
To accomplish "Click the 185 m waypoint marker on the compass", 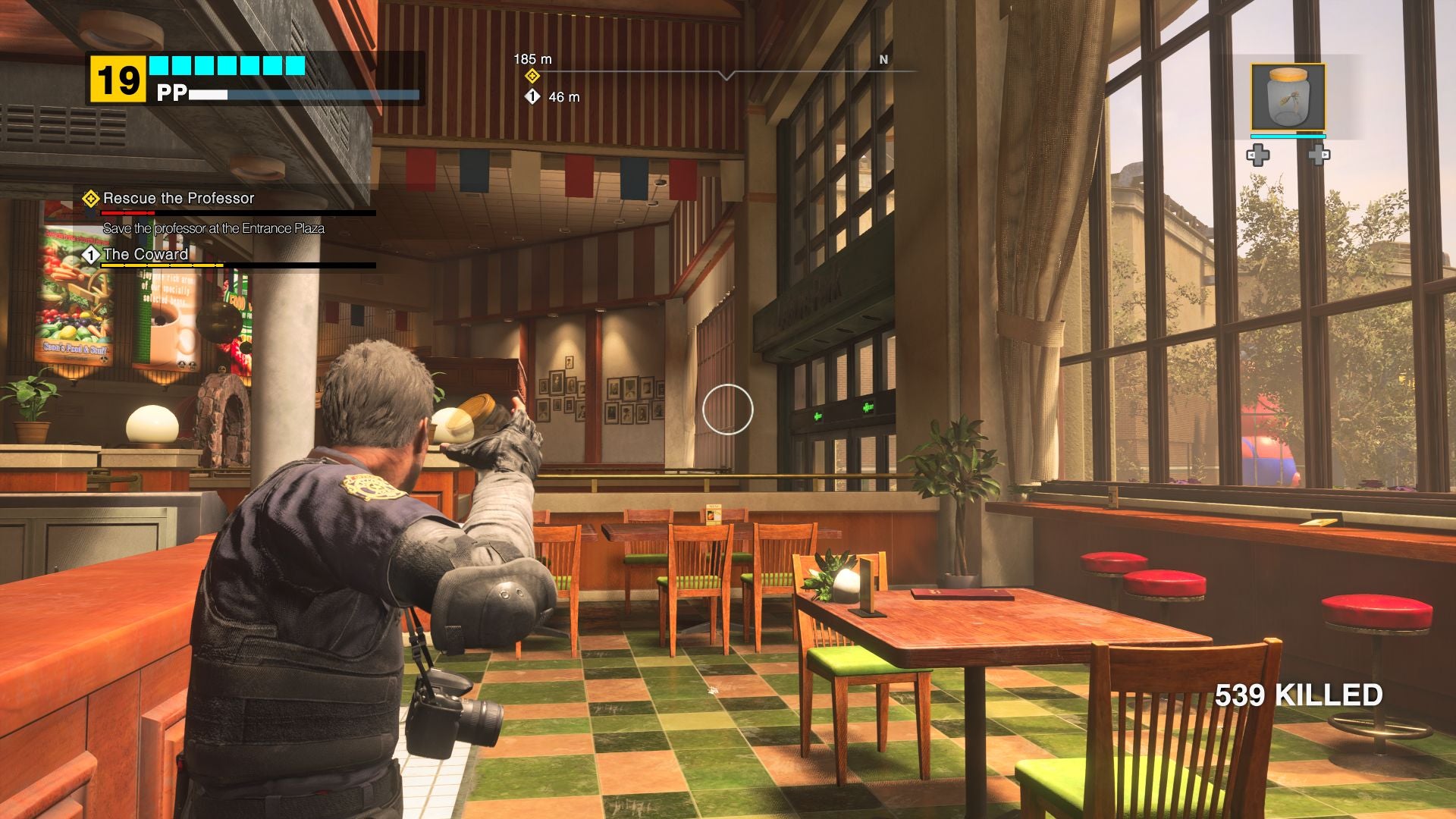I will pos(533,75).
